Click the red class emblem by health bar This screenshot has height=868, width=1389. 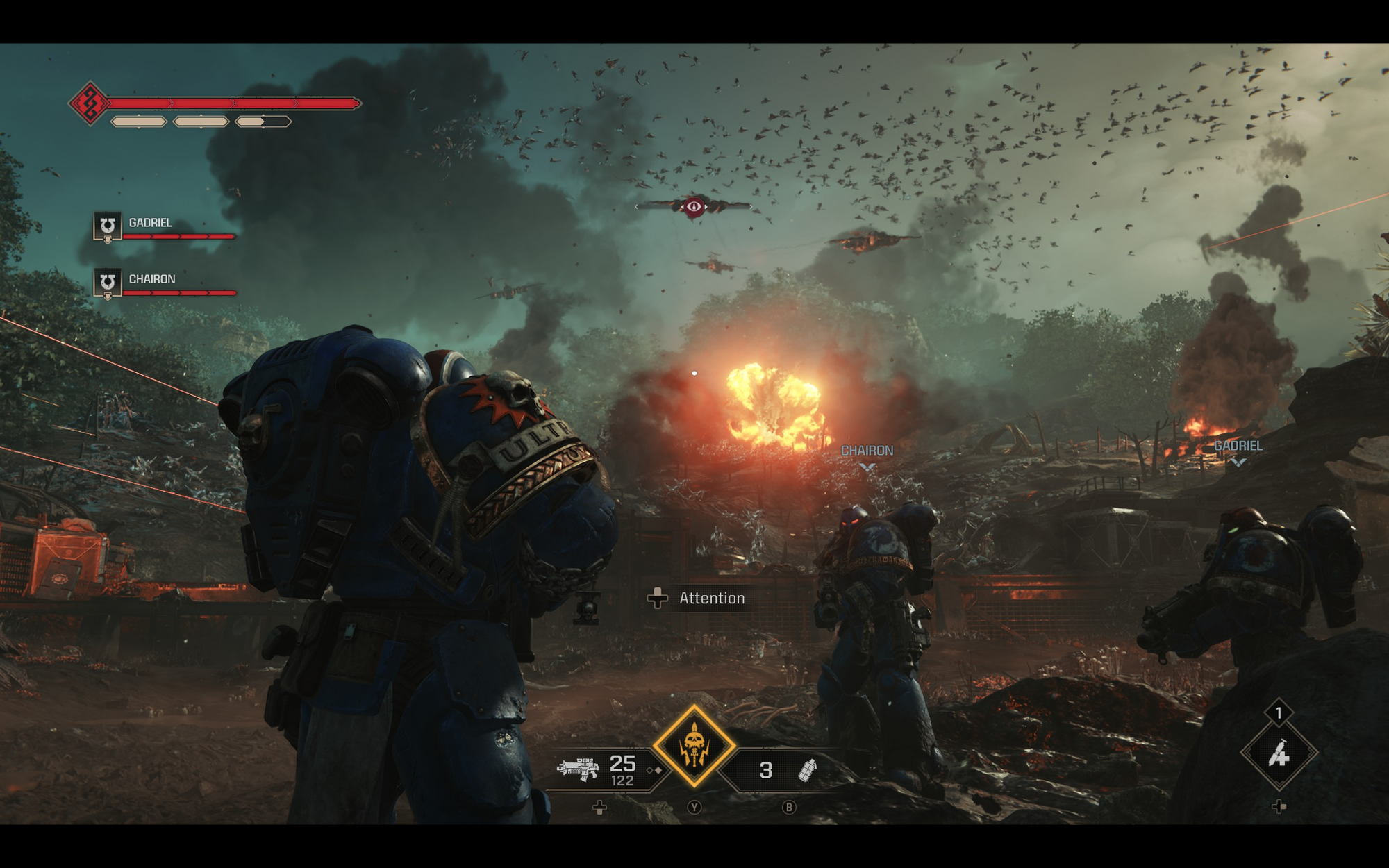[x=90, y=104]
